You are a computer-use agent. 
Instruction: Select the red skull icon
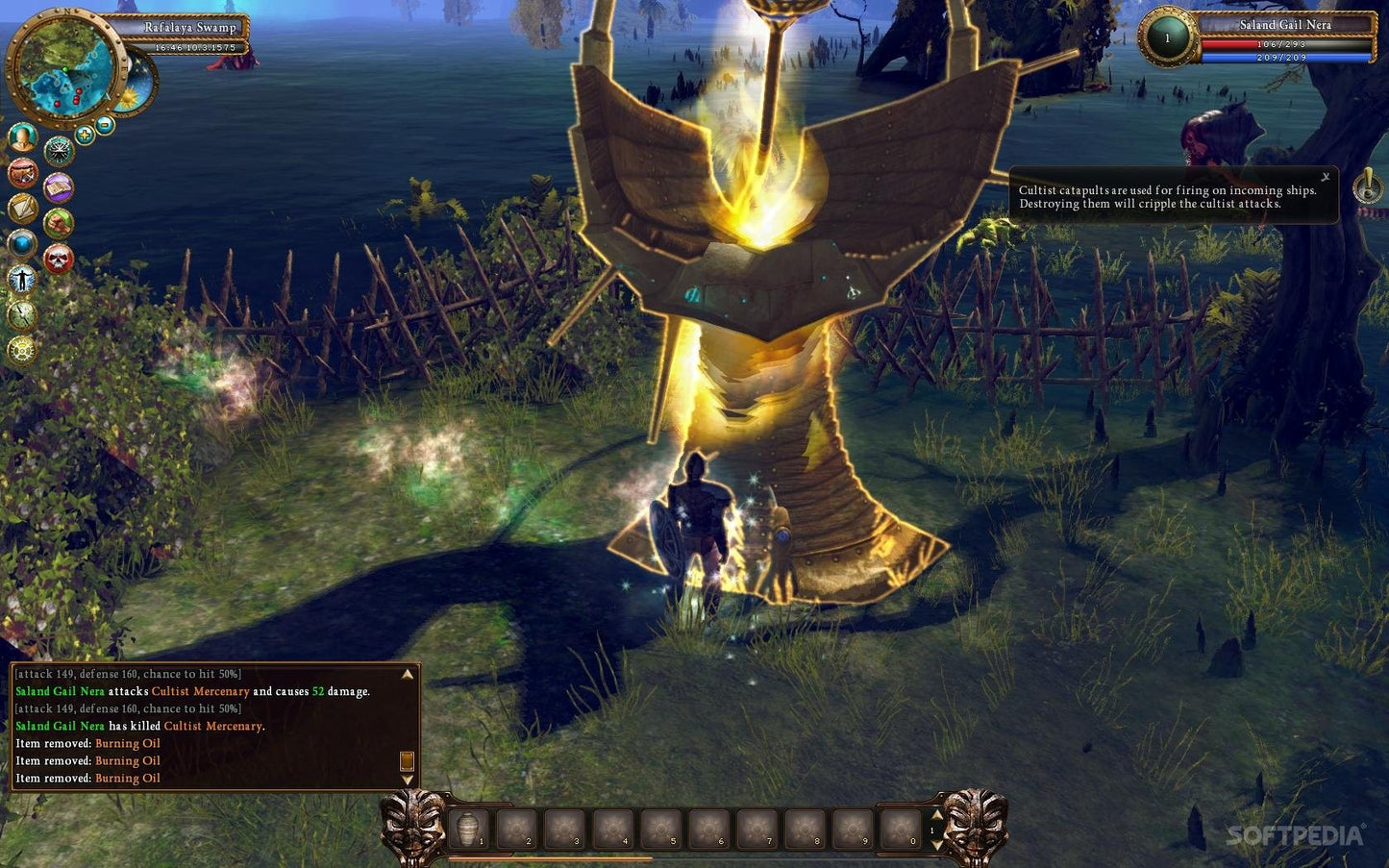click(59, 259)
